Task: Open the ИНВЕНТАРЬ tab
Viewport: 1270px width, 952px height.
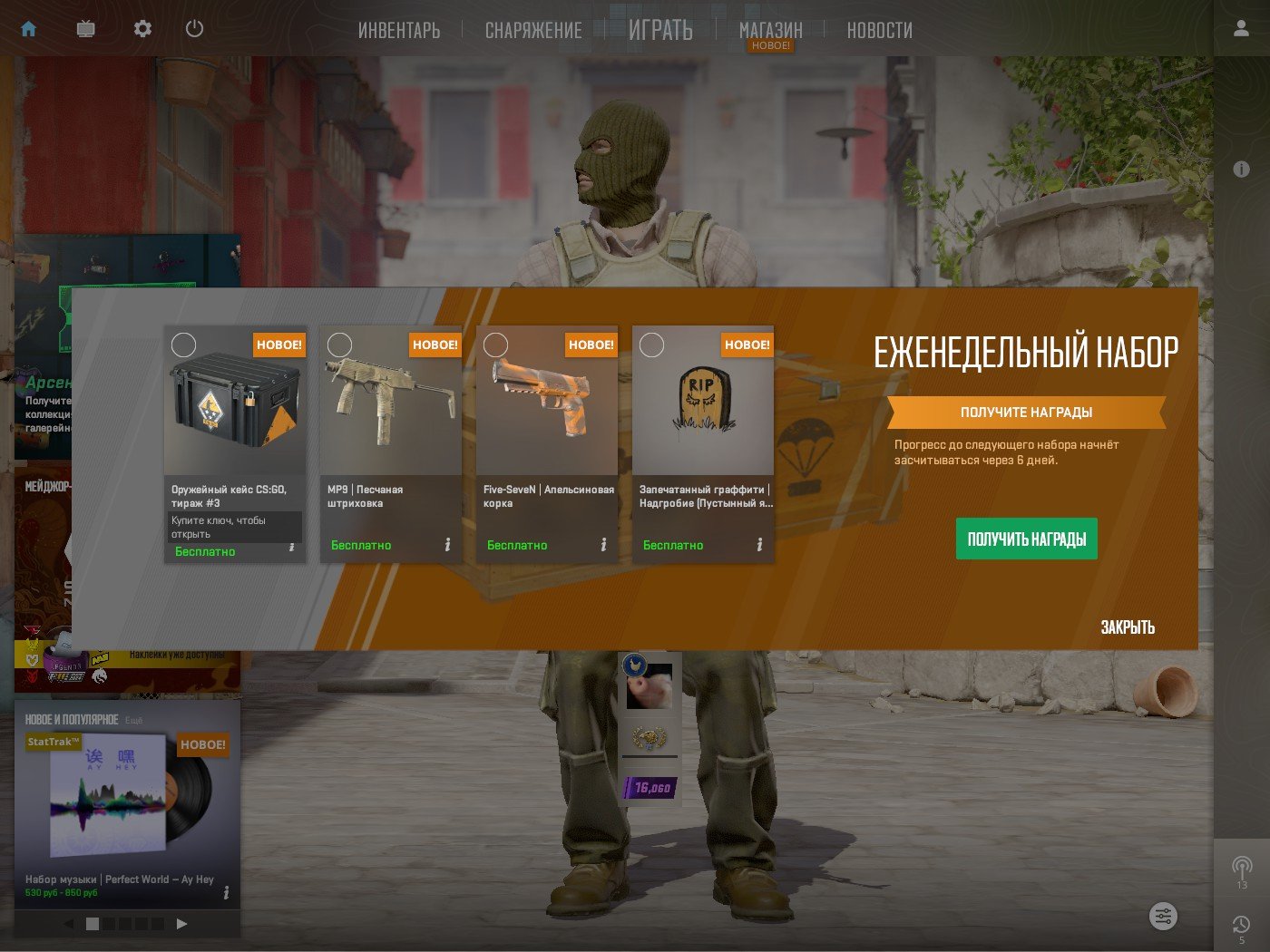Action: (399, 31)
